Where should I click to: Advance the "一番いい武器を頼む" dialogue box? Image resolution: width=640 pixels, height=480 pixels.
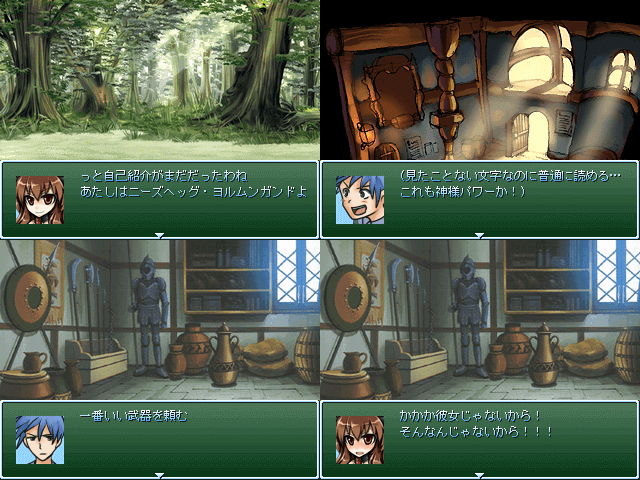(160, 439)
